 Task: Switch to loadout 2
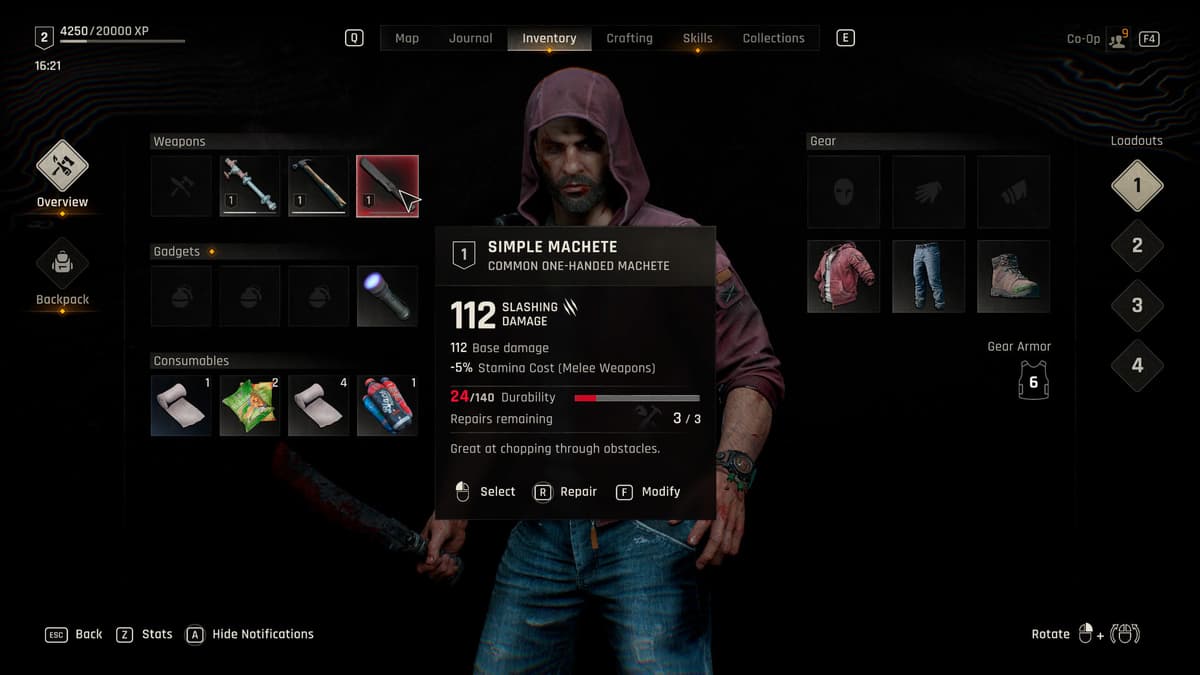pos(1136,246)
